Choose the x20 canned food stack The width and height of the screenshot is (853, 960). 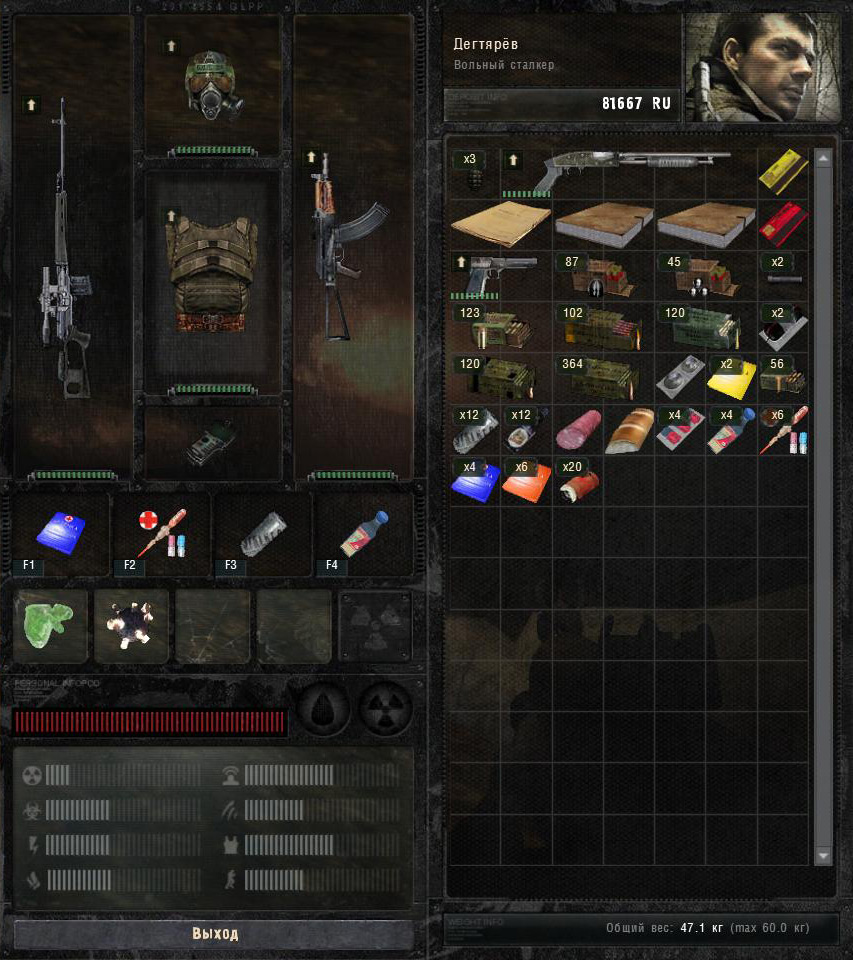(576, 482)
